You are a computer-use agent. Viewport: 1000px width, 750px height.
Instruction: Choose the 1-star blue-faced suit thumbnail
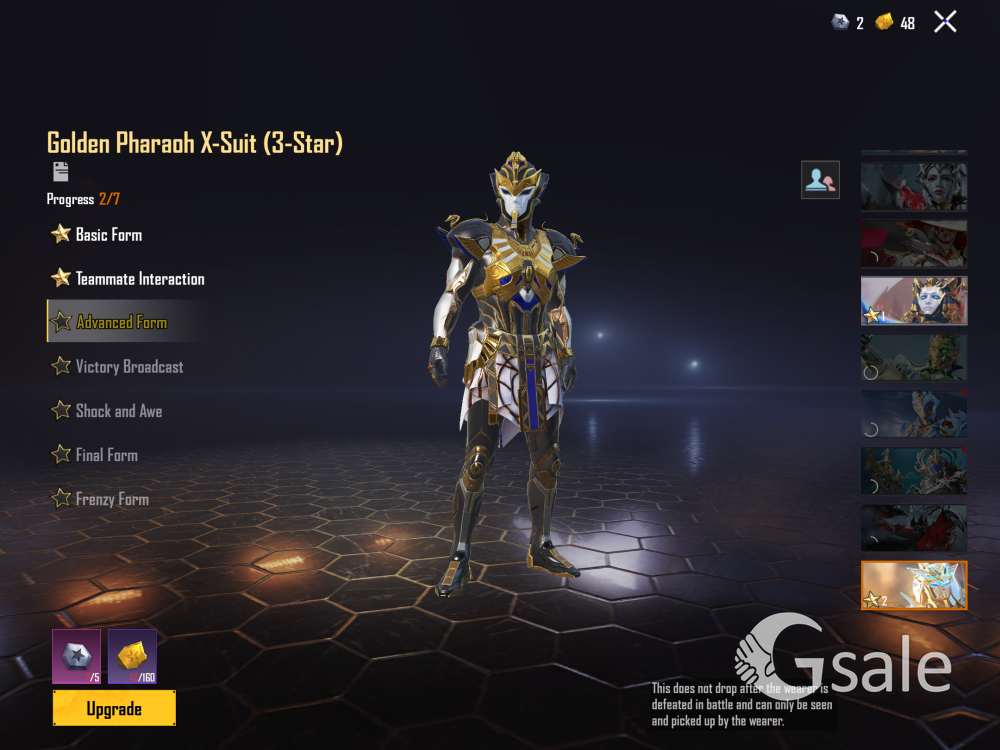click(x=914, y=301)
